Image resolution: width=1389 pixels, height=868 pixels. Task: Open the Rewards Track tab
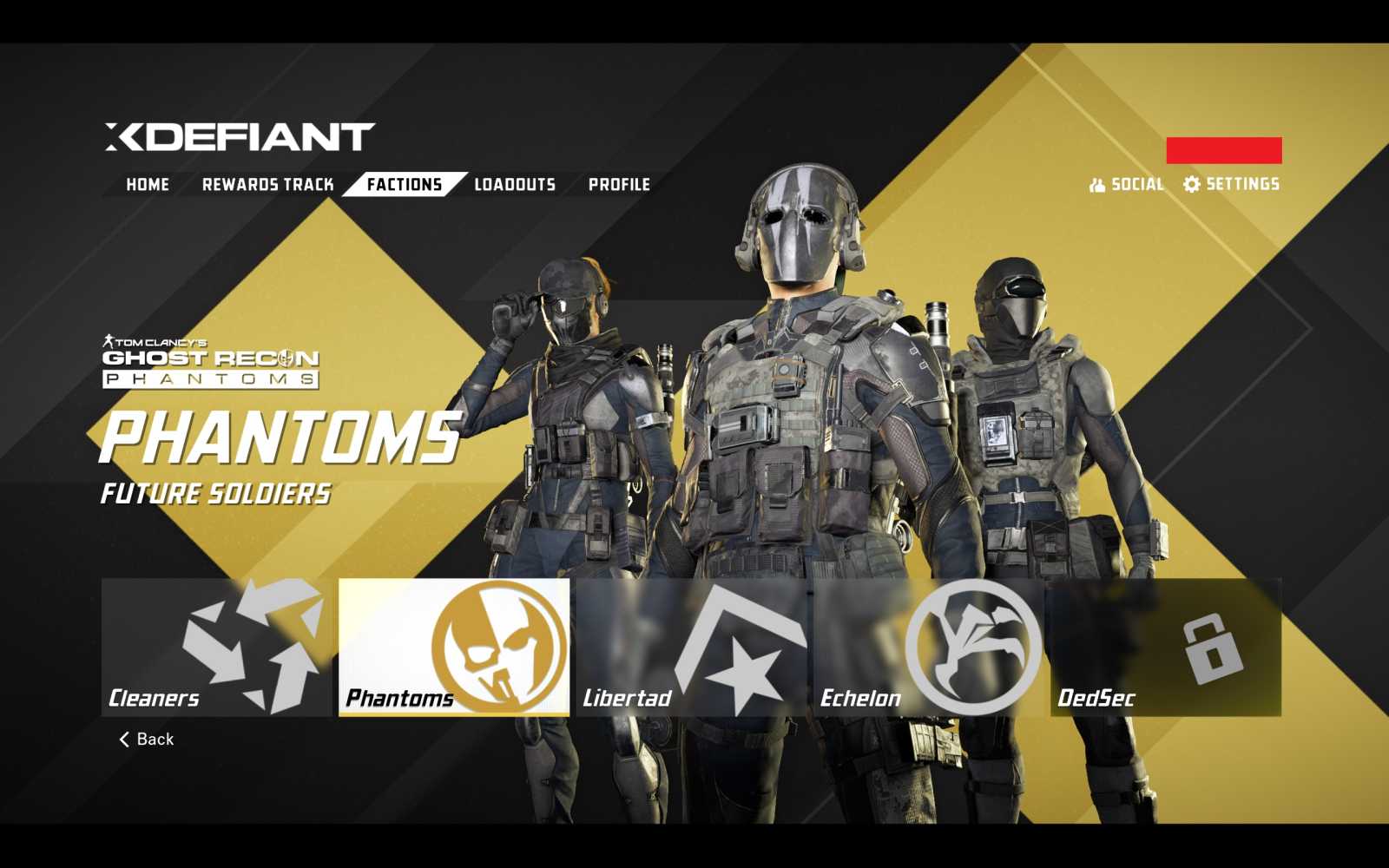(x=269, y=184)
